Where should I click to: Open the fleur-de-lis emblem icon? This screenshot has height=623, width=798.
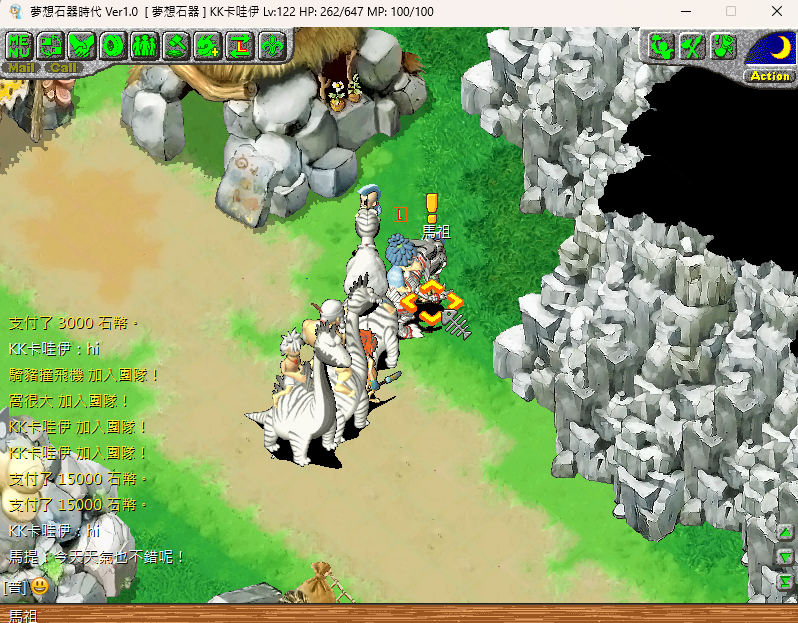point(271,45)
